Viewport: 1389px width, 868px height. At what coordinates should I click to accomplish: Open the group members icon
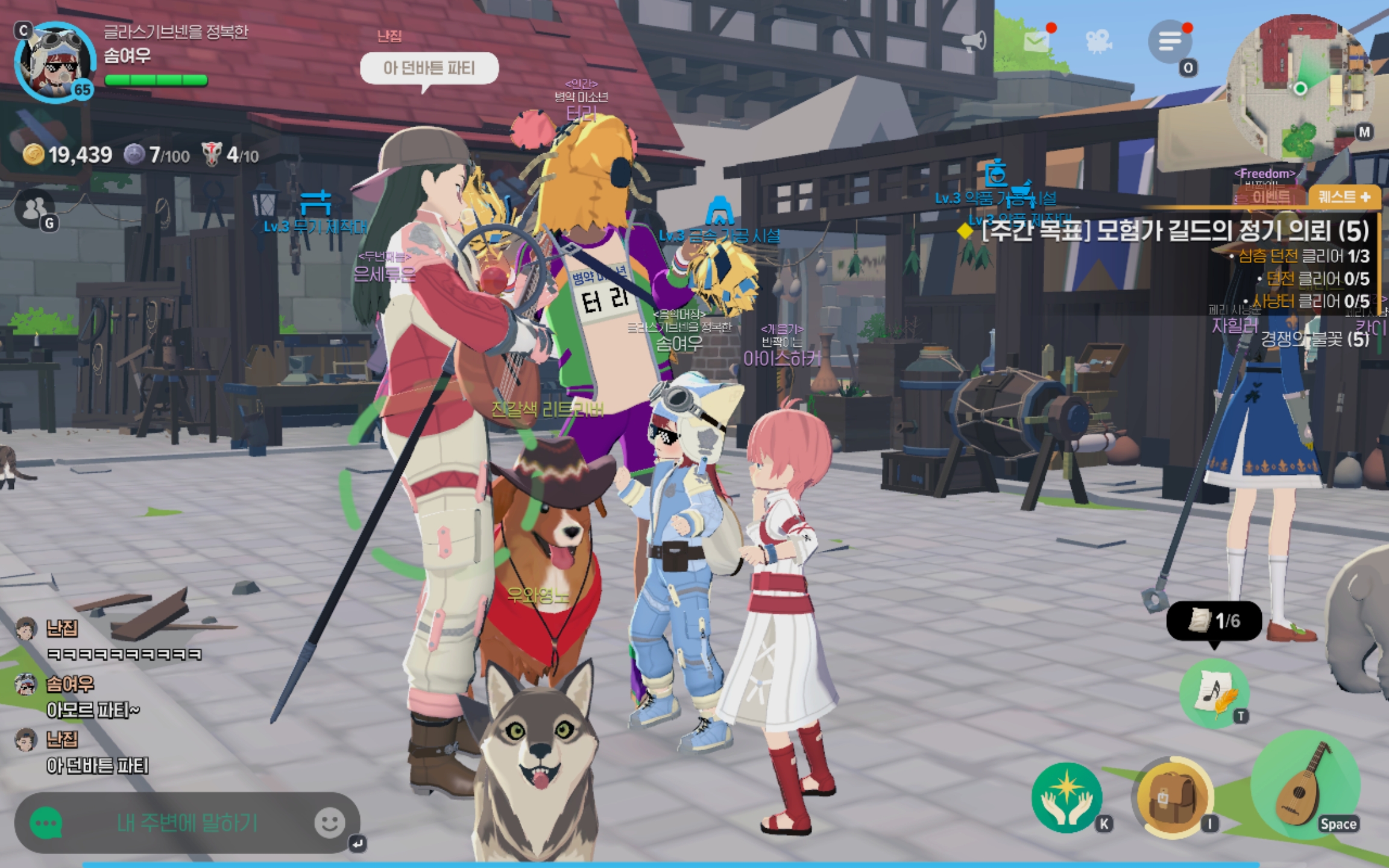[x=35, y=209]
